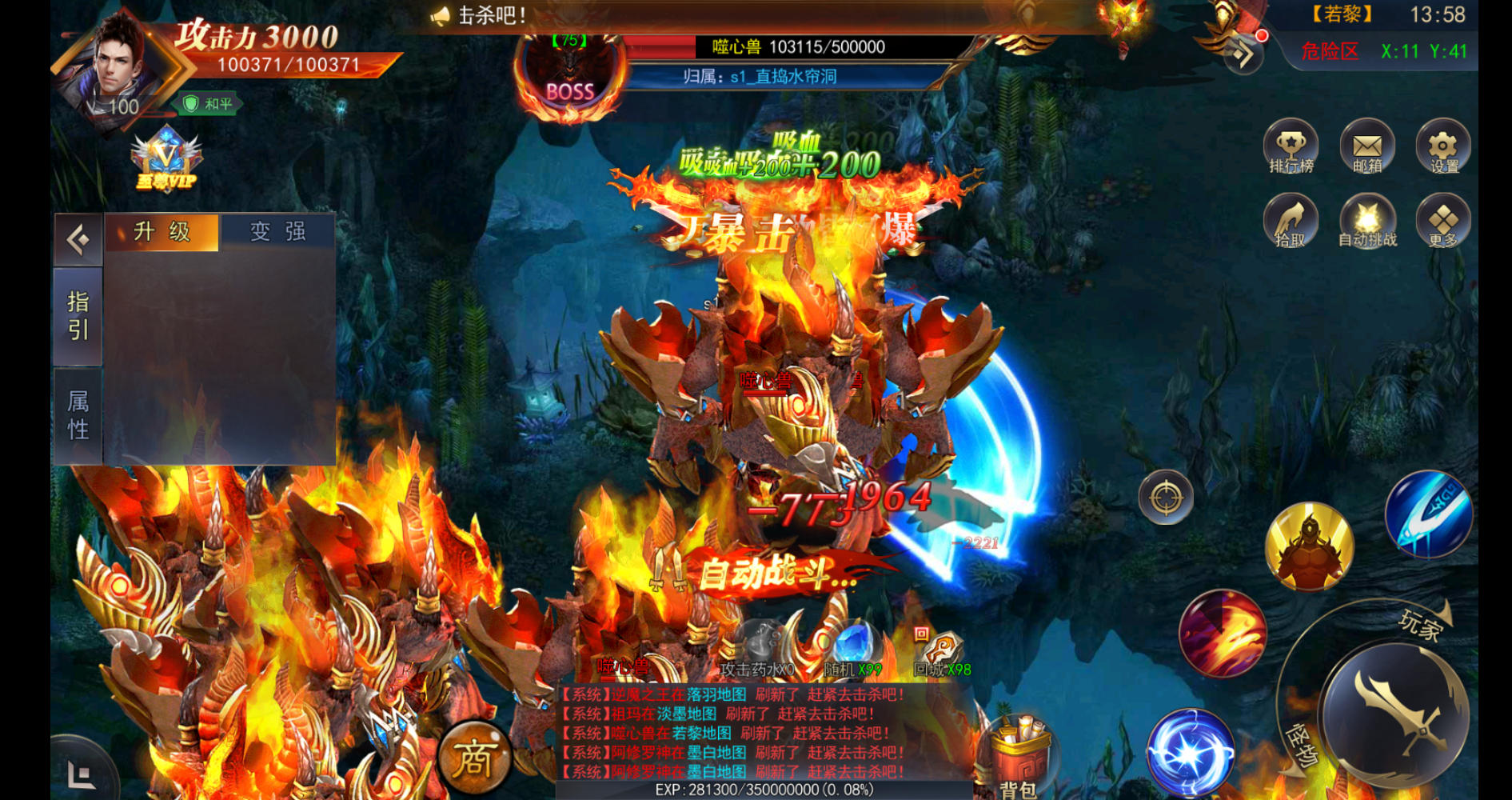Use the 回城 return scroll item
1512x800 pixels.
[941, 650]
